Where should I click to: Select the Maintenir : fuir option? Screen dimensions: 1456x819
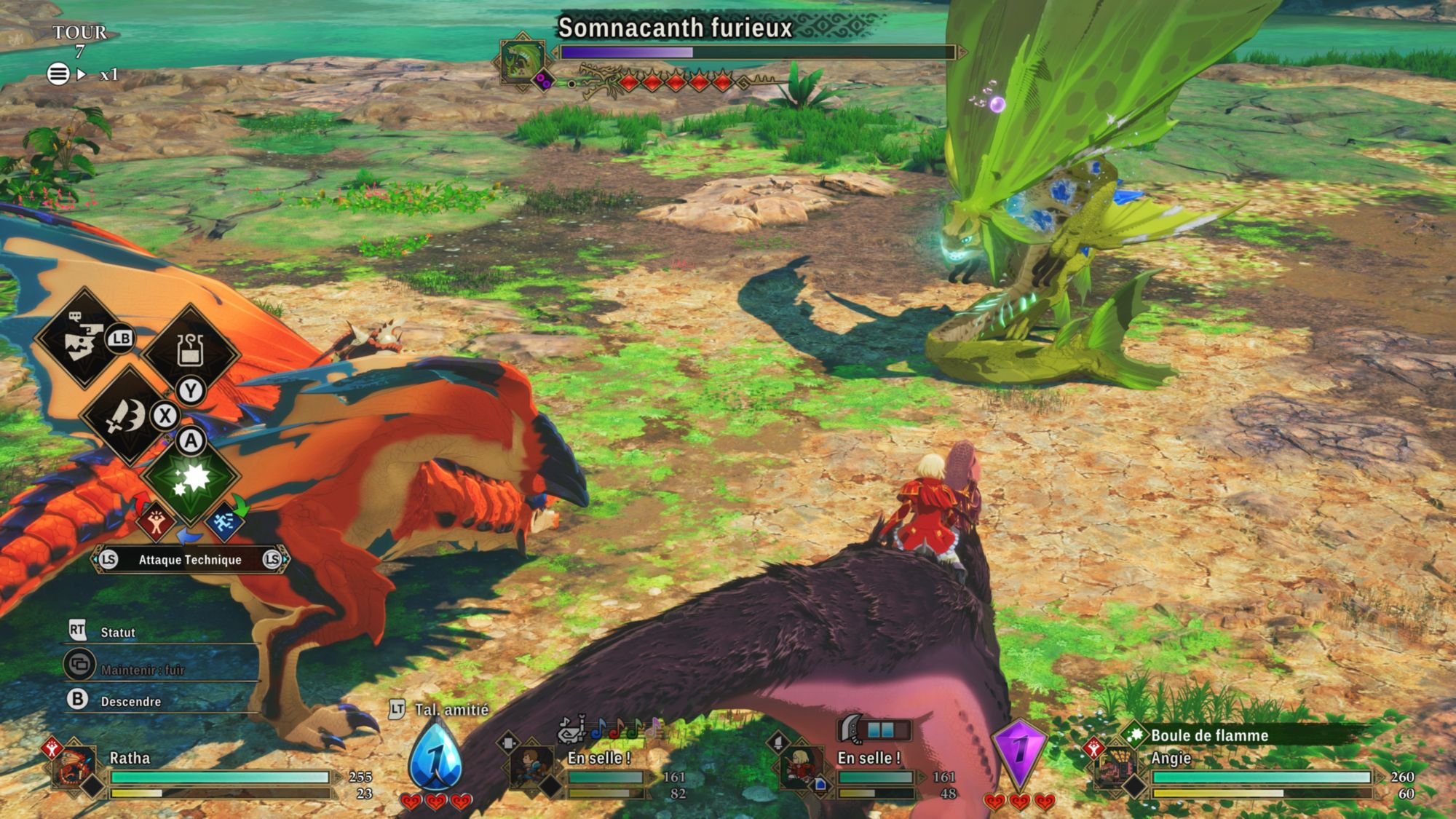(142, 669)
